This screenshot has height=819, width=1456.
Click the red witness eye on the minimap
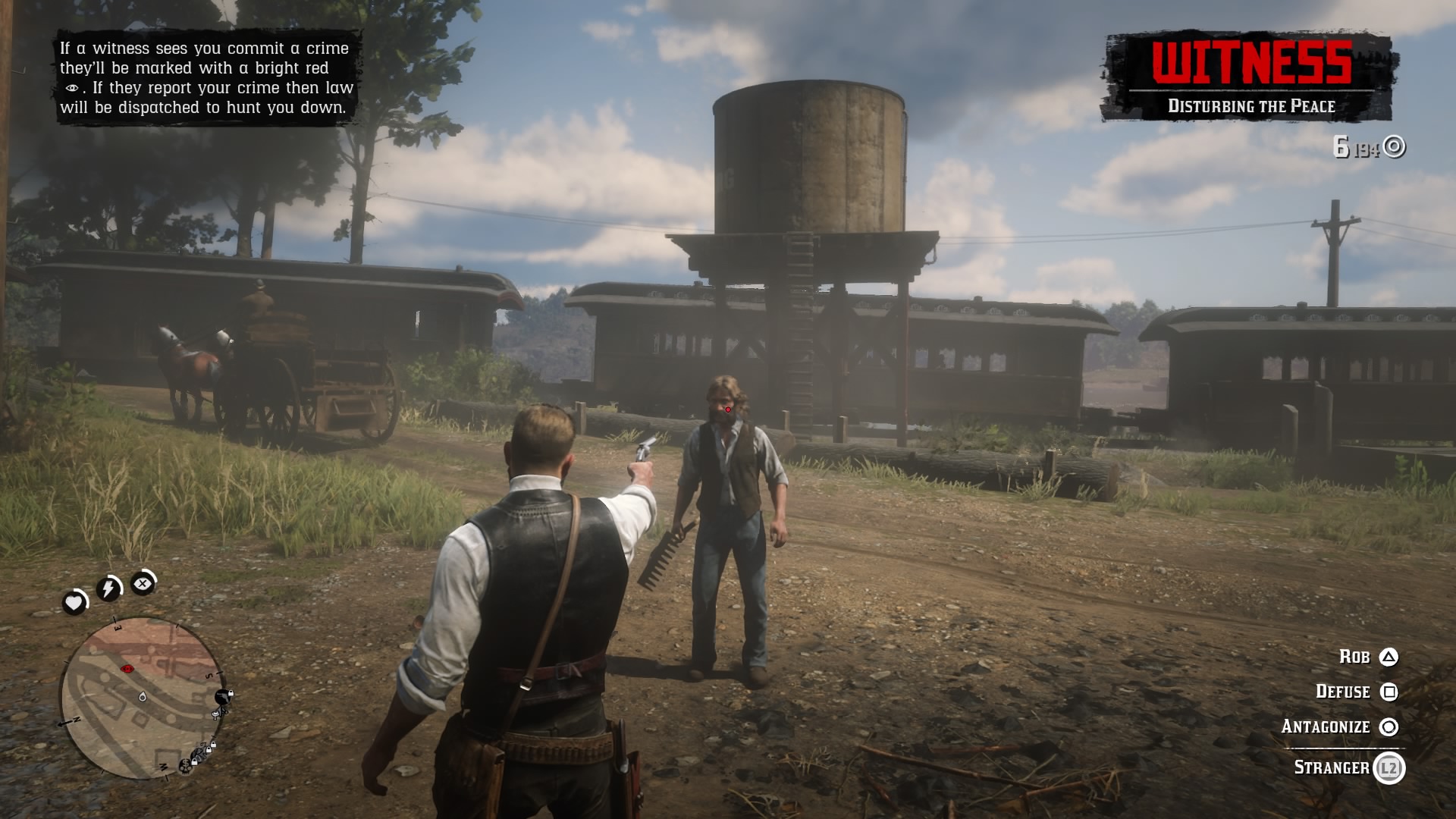(x=126, y=668)
